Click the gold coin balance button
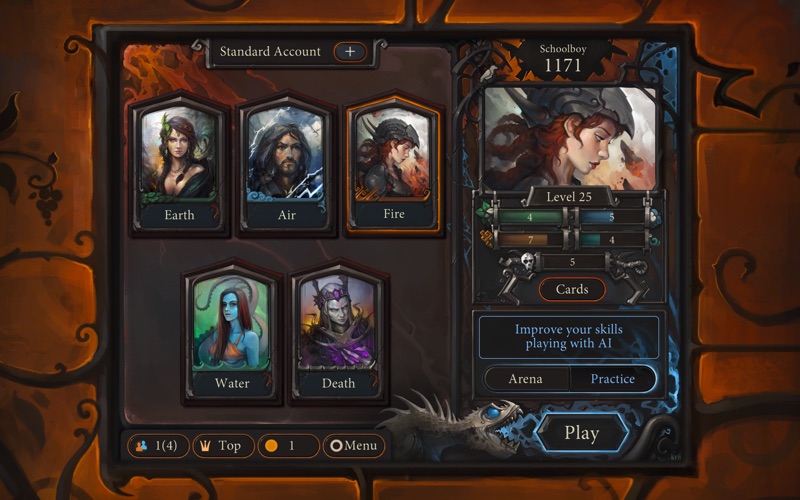800x500 pixels. click(288, 446)
